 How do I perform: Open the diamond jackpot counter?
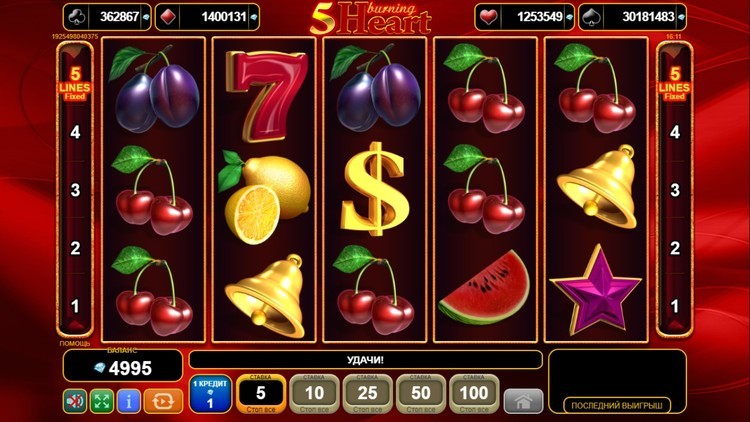click(208, 16)
